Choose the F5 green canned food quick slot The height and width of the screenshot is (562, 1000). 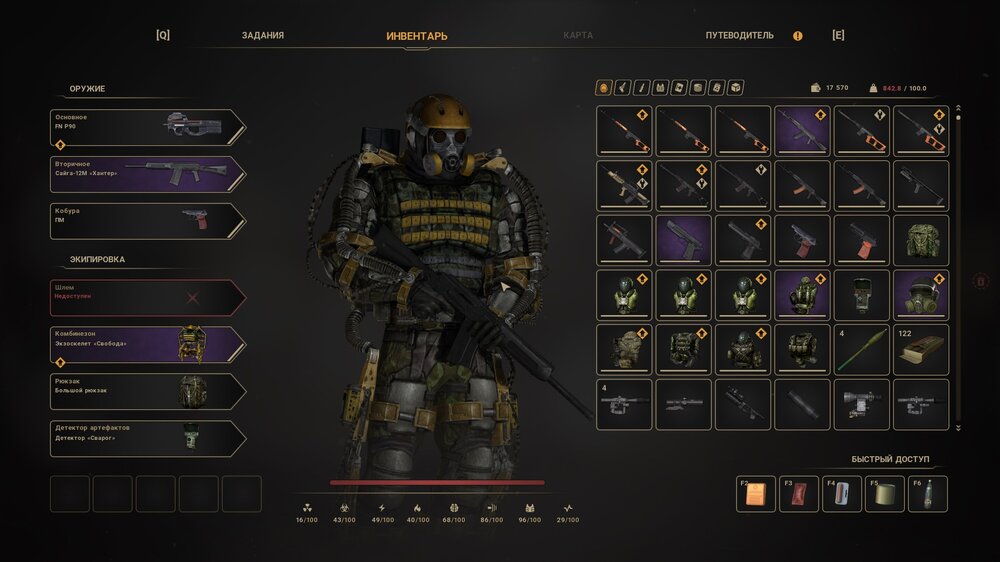coord(885,494)
